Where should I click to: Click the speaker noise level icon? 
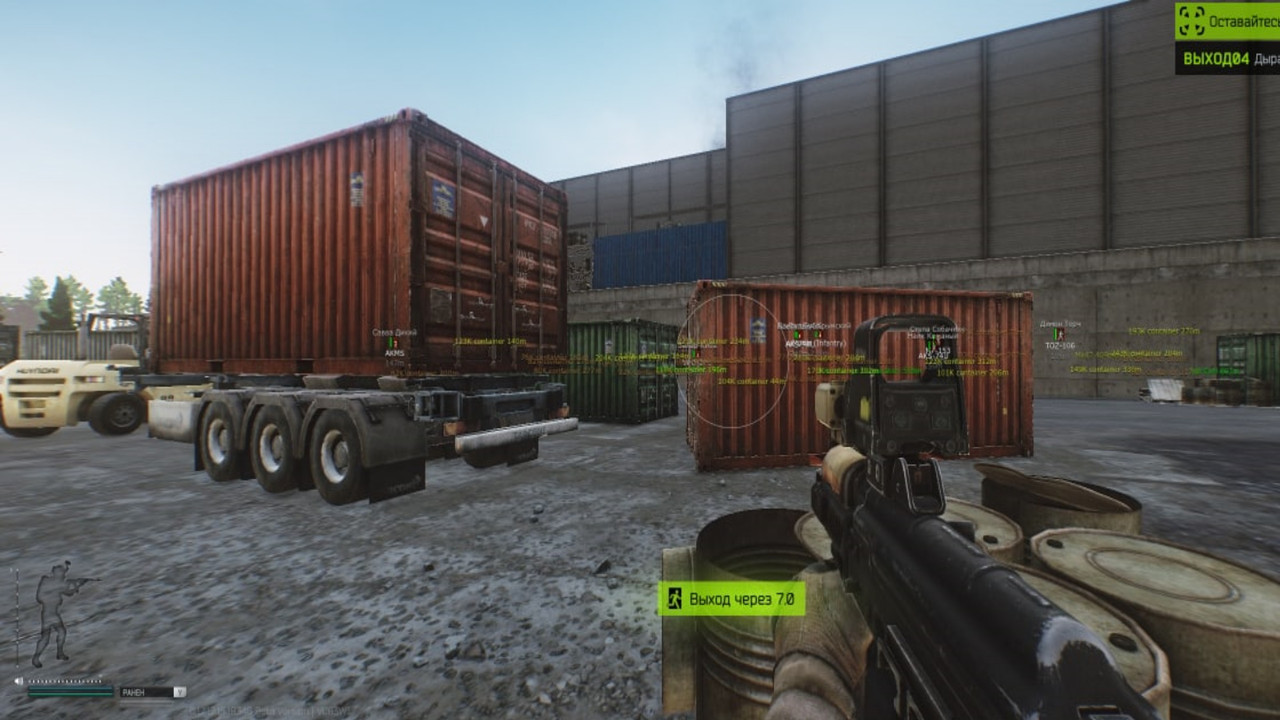(19, 681)
